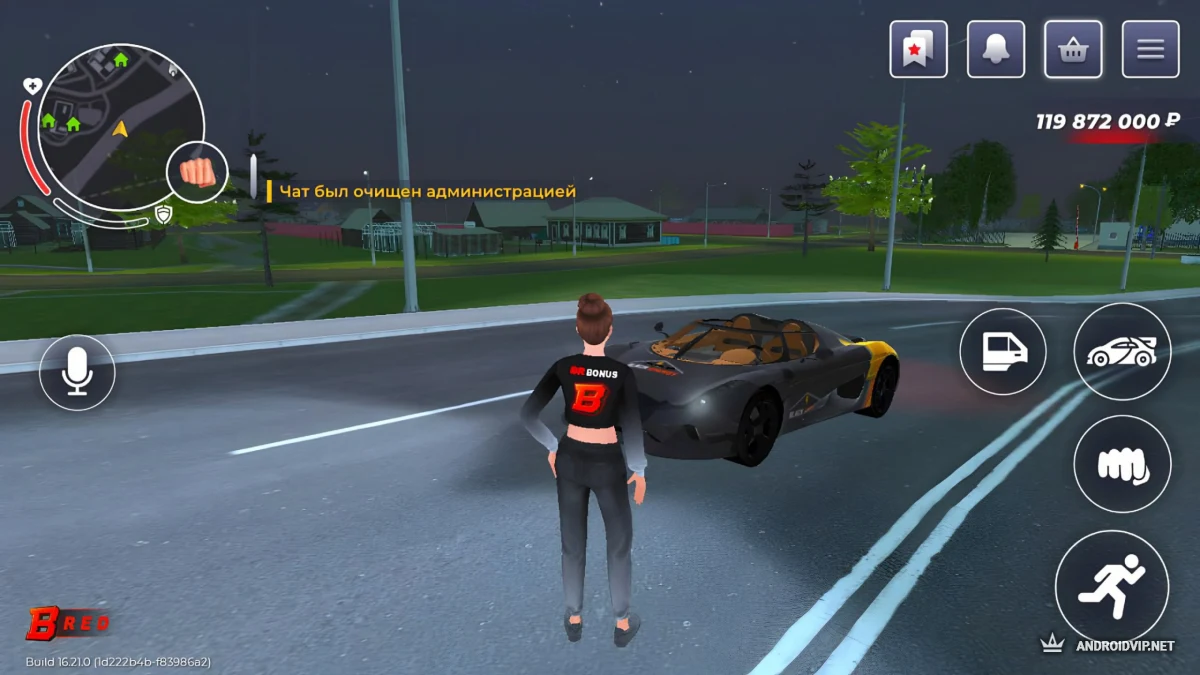
Task: Open the hamburger main menu
Action: [1150, 49]
